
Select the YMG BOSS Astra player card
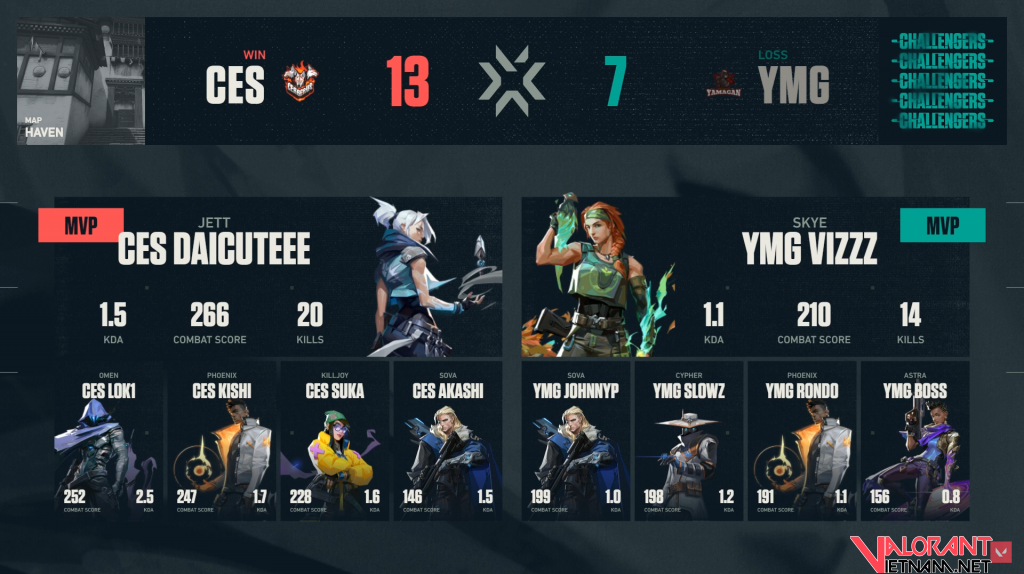tap(915, 442)
